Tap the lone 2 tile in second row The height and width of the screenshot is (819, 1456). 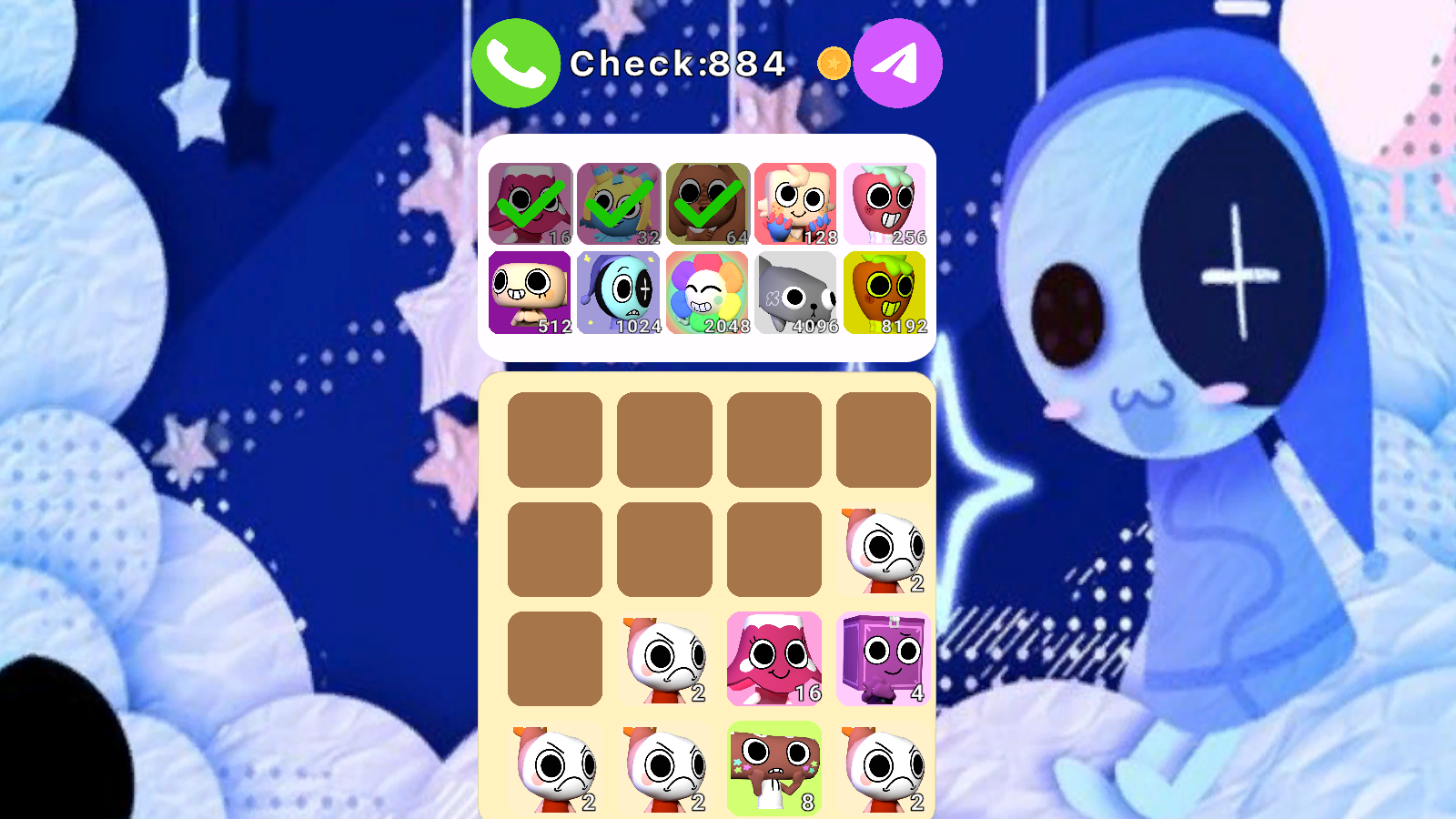(885, 547)
